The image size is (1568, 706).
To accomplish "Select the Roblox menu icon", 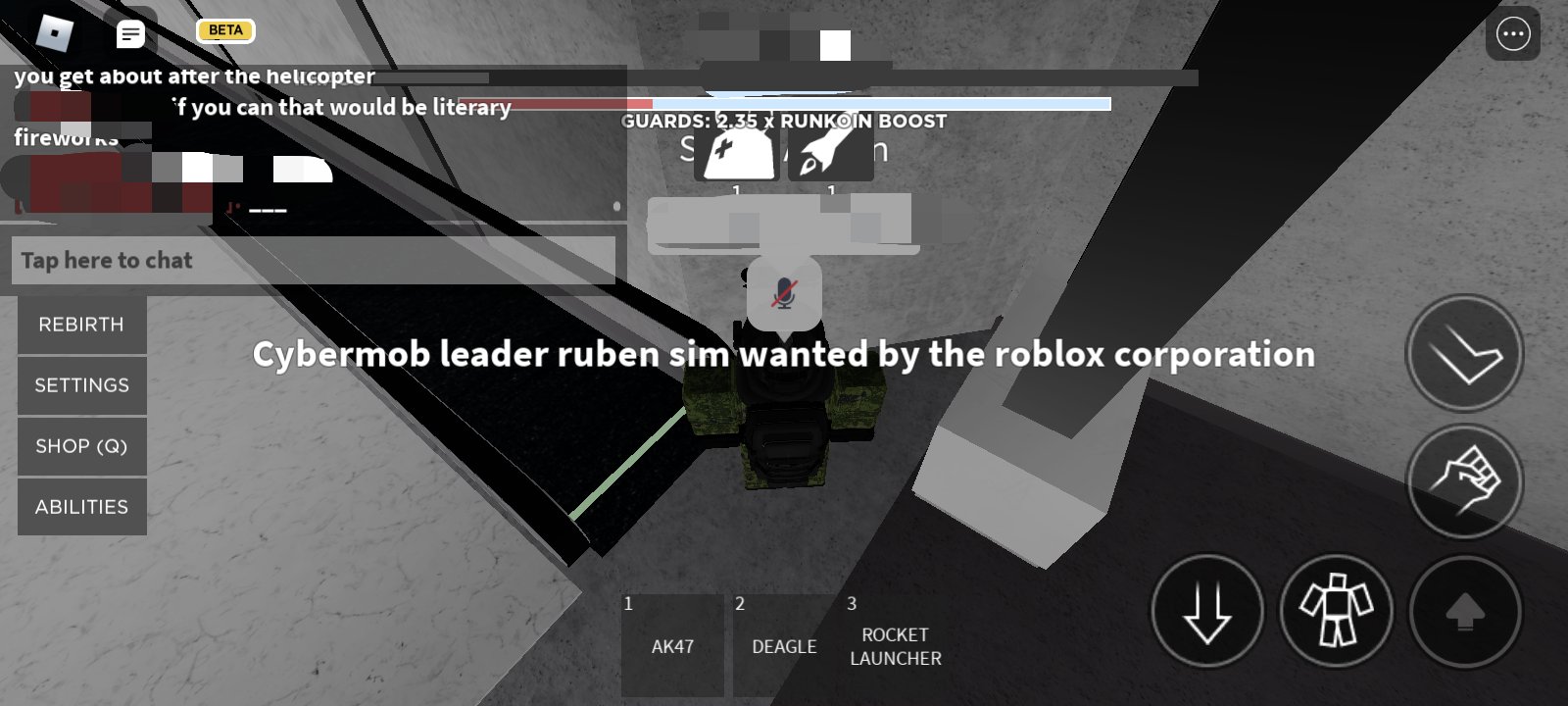I will click(56, 33).
